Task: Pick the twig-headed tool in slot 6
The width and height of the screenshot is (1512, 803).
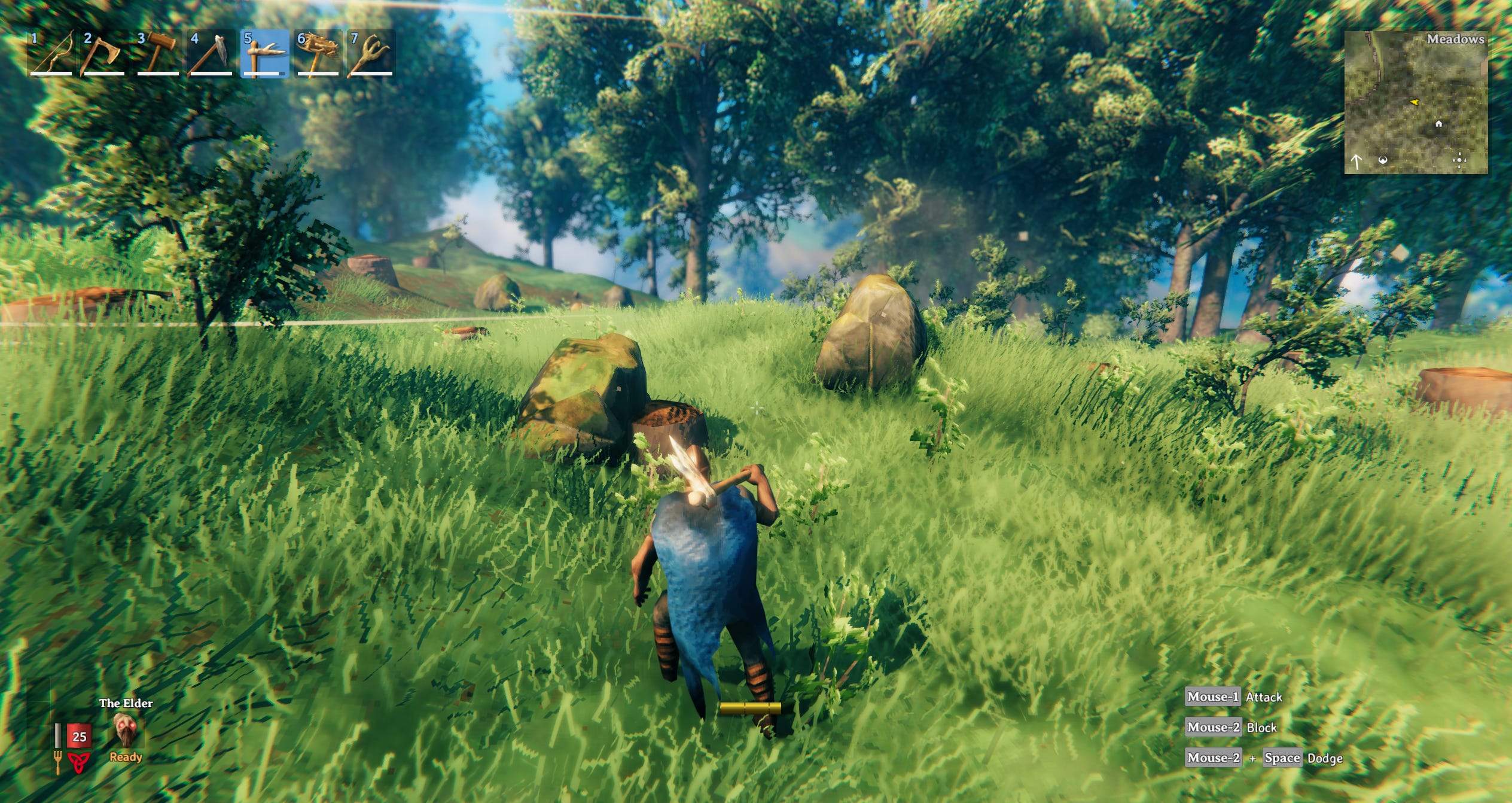Action: point(318,54)
